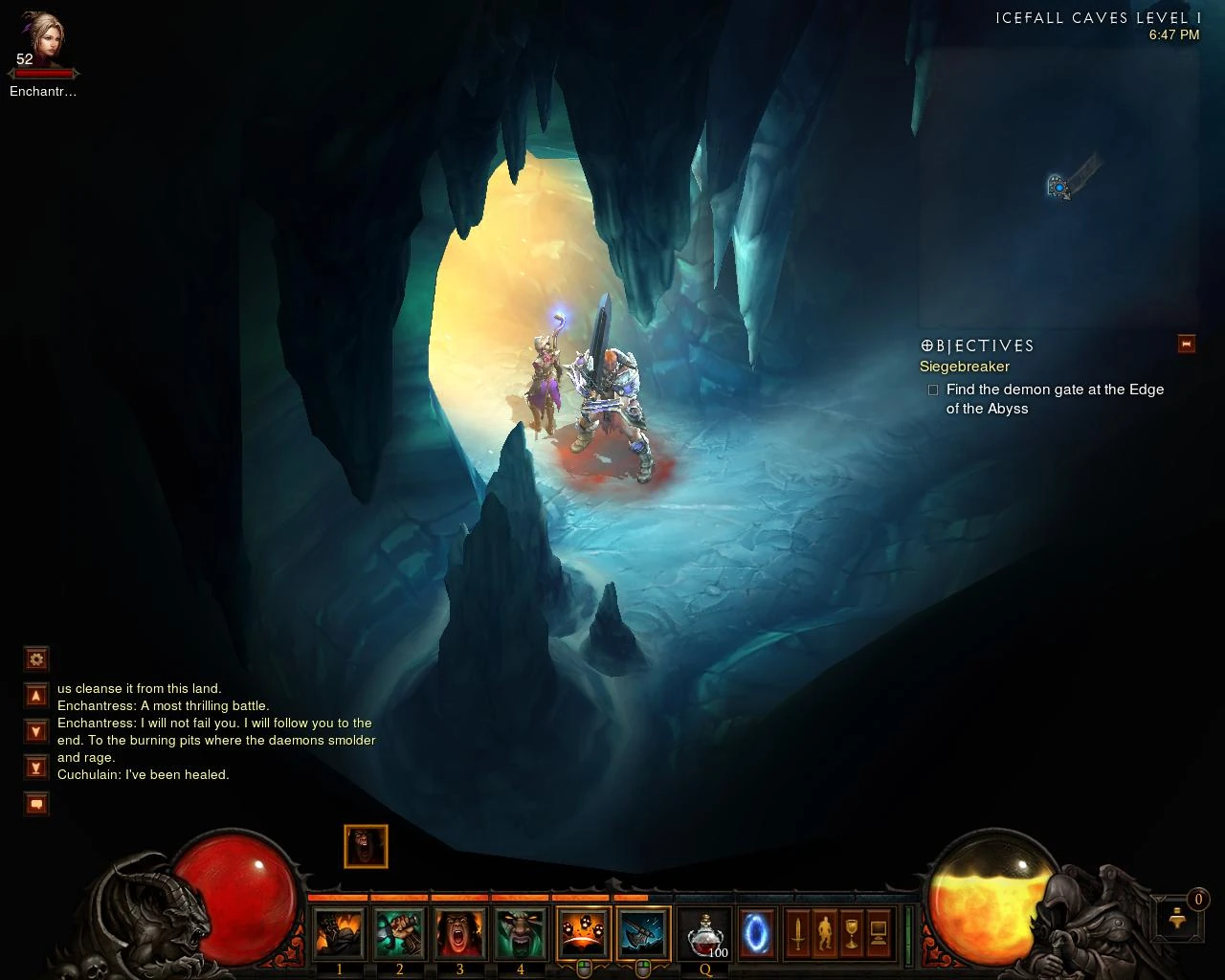Activate the skill in action bar slot 1
The width and height of the screenshot is (1225, 980).
pyautogui.click(x=340, y=933)
